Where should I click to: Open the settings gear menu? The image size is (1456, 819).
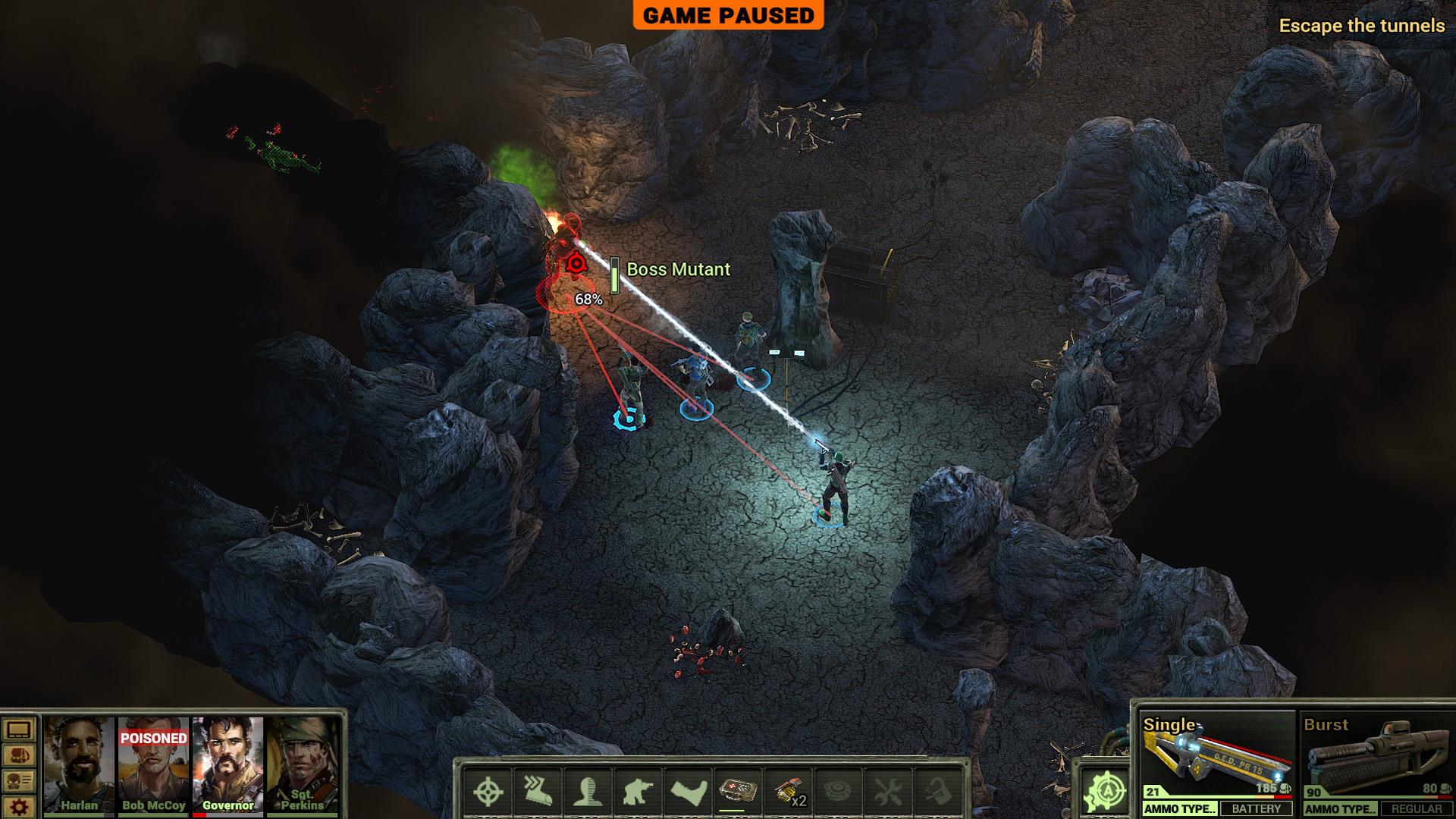pos(19,807)
